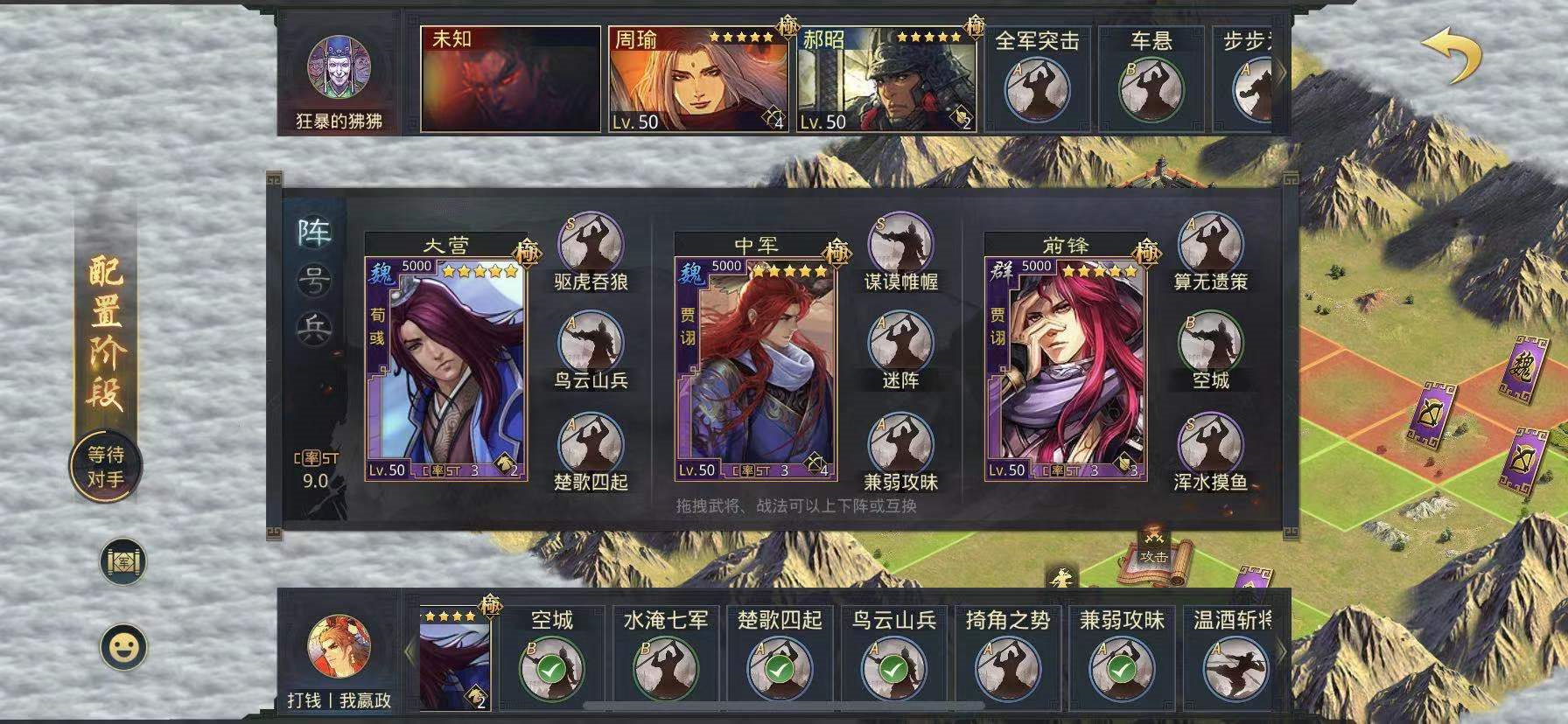Select the 谋谟帷幄 tactic icon
The height and width of the screenshot is (724, 1568).
click(x=900, y=244)
